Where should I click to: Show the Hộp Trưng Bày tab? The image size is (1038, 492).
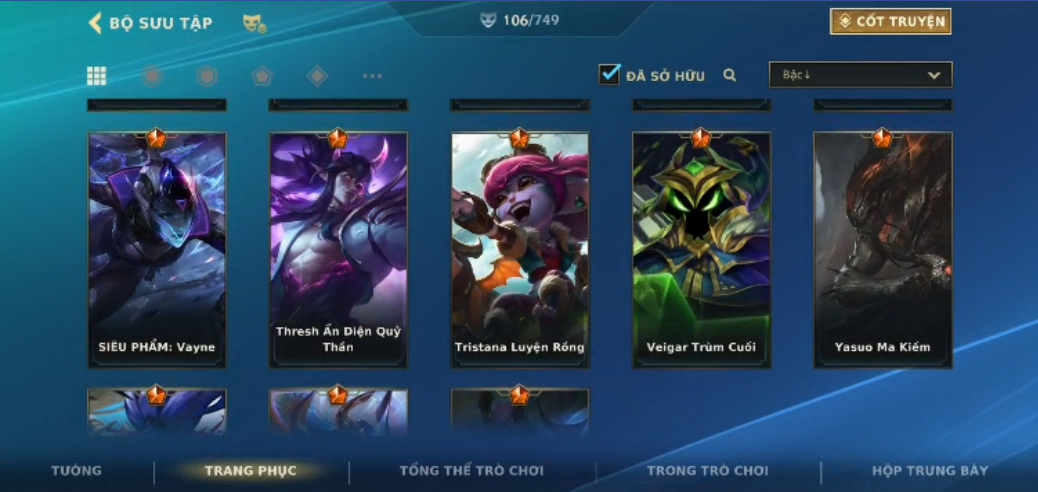point(929,470)
